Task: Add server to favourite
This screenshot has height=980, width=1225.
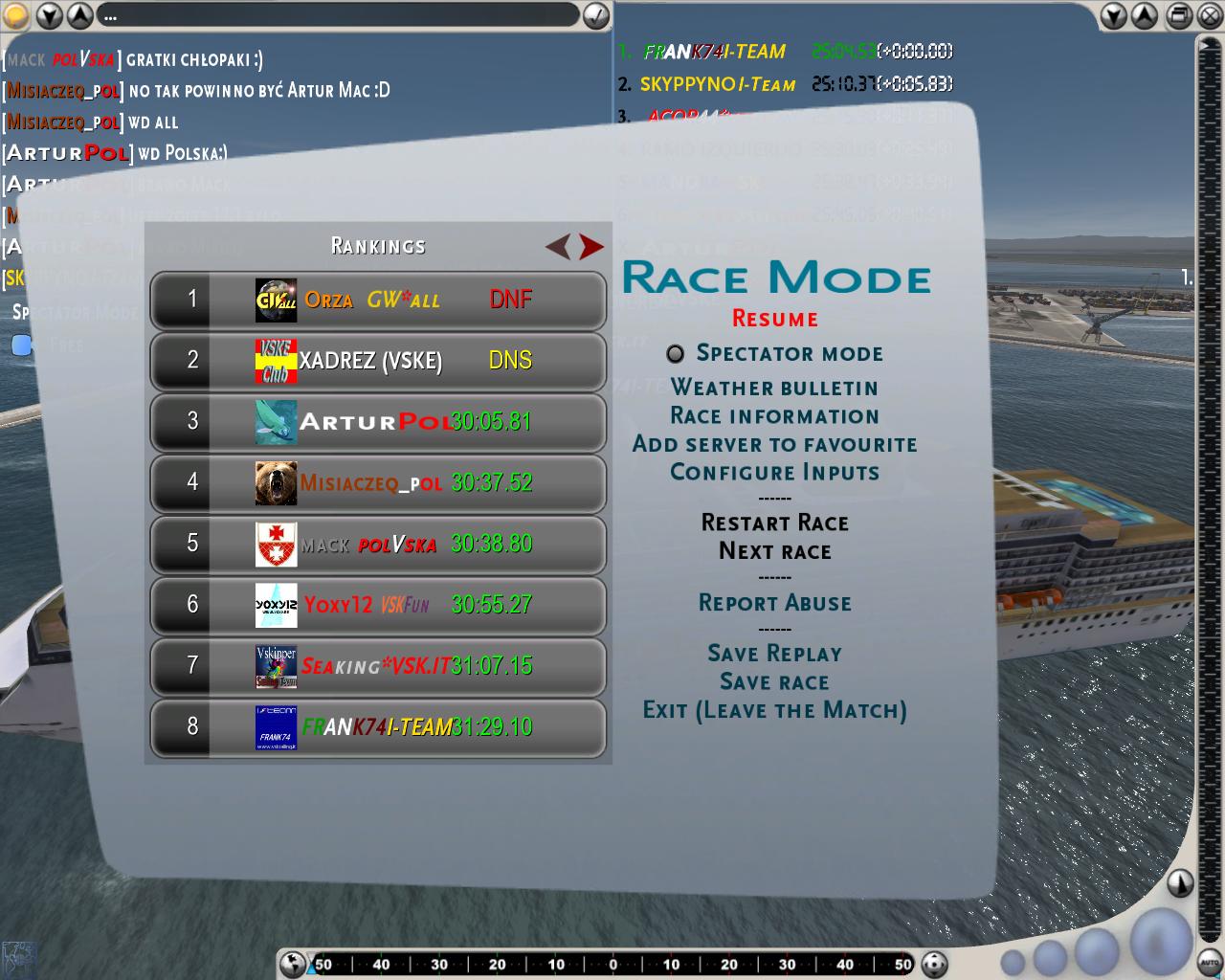Action: coord(774,444)
